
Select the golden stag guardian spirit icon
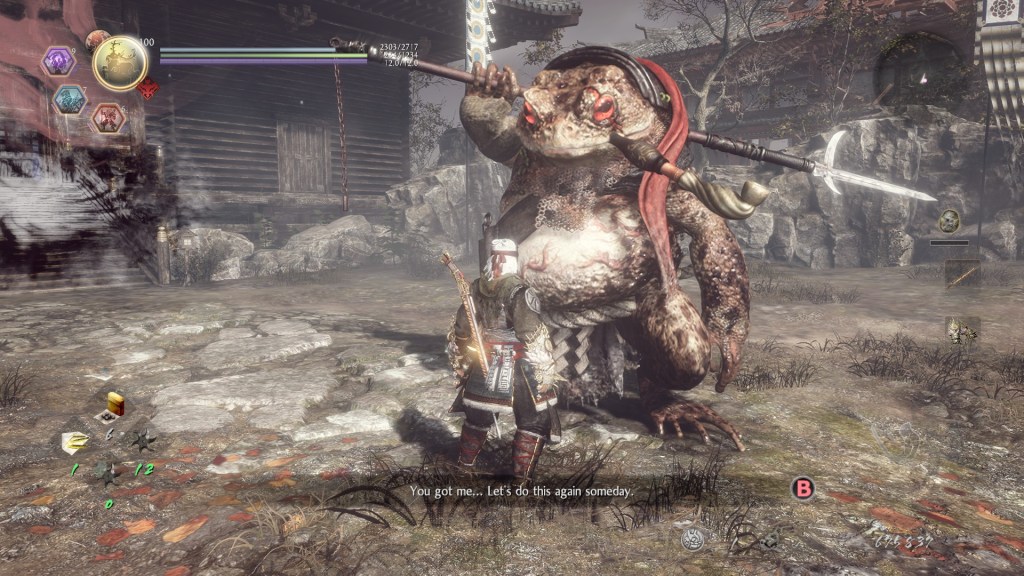click(120, 62)
